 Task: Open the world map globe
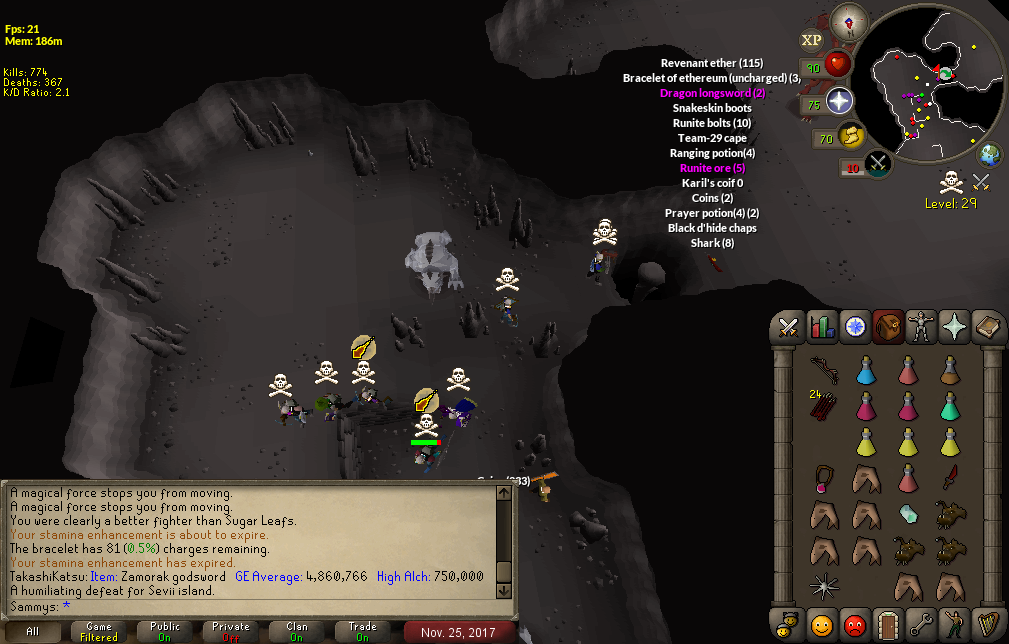(x=990, y=155)
